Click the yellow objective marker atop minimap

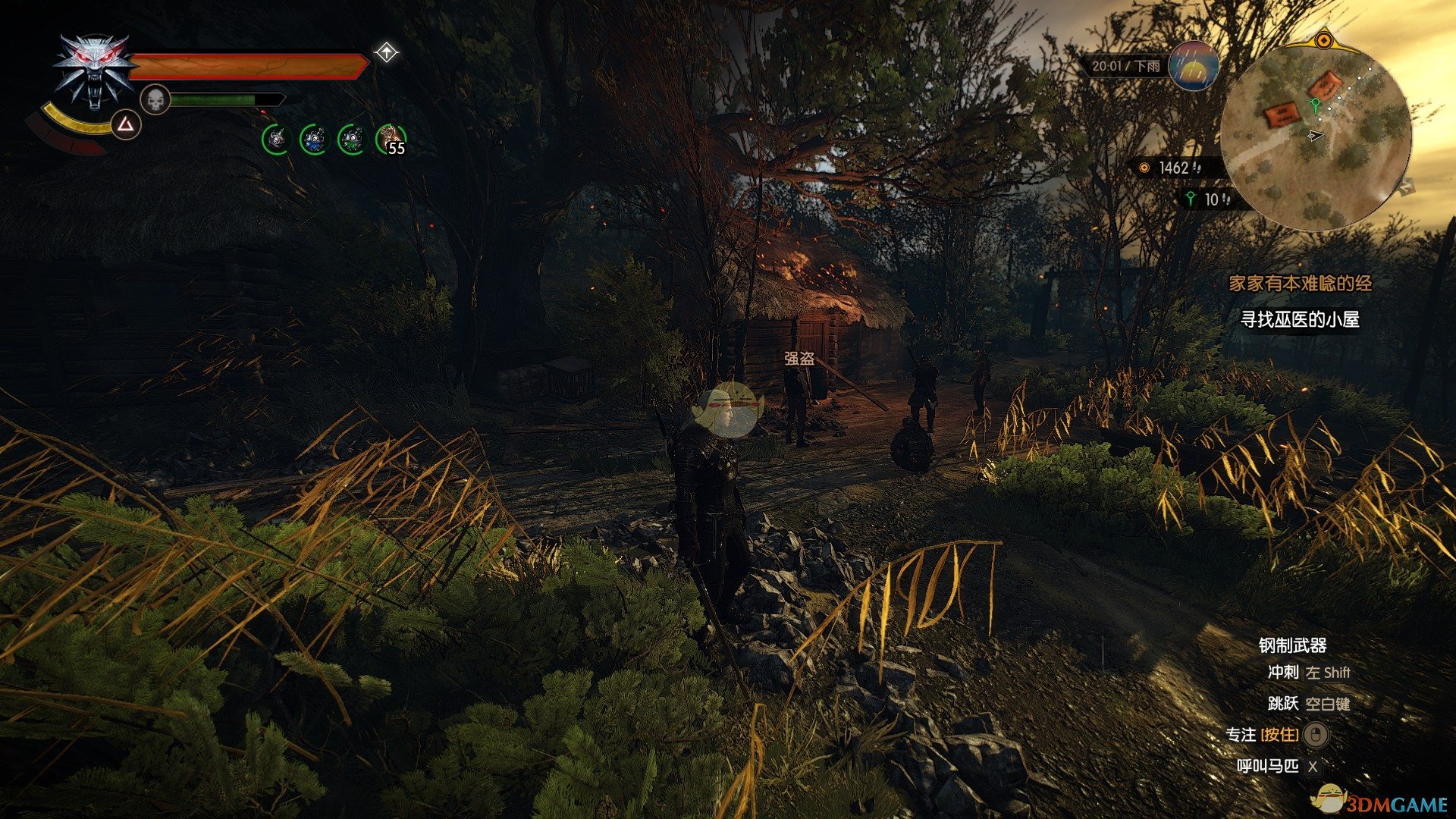point(1324,39)
